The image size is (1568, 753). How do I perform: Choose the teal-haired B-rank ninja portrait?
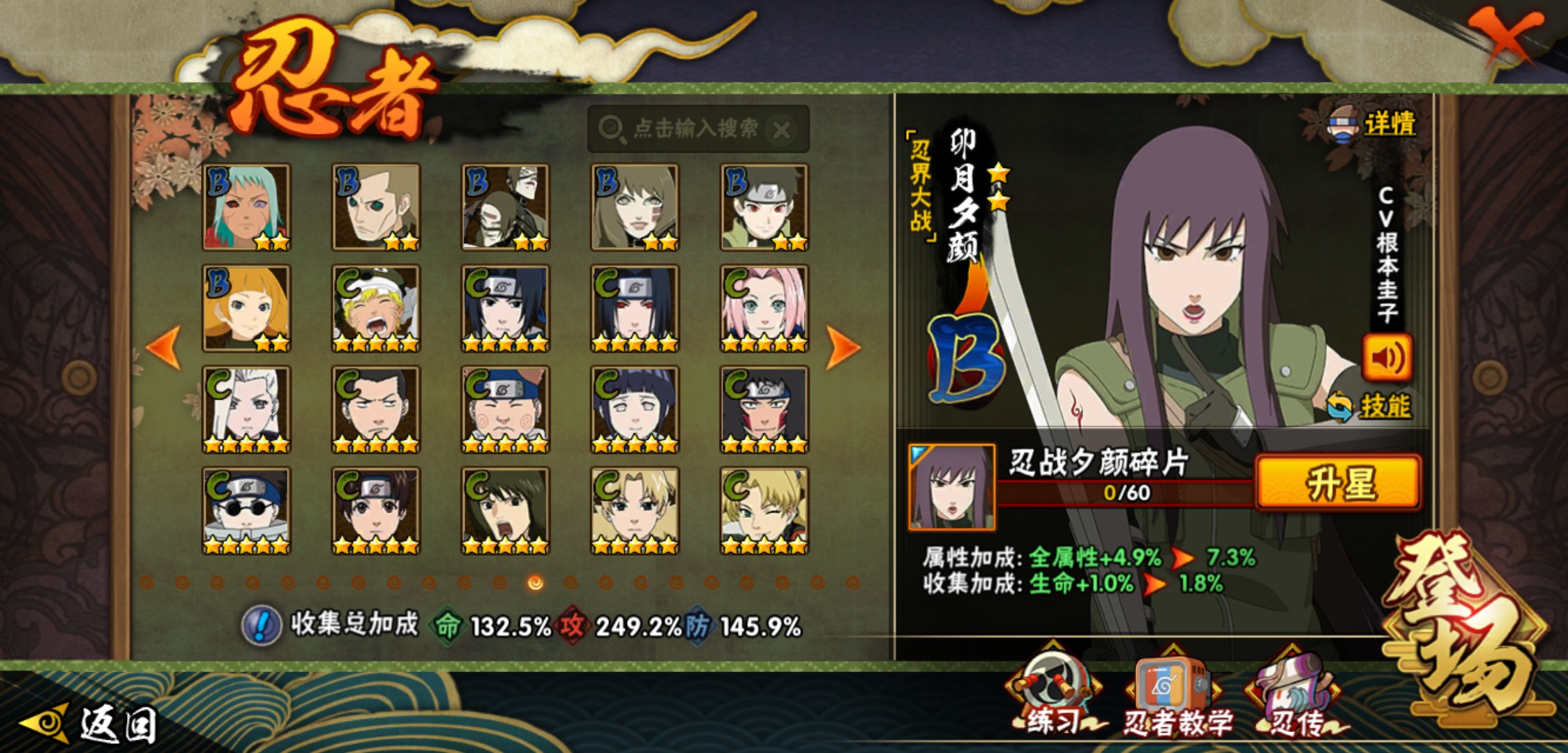(246, 207)
